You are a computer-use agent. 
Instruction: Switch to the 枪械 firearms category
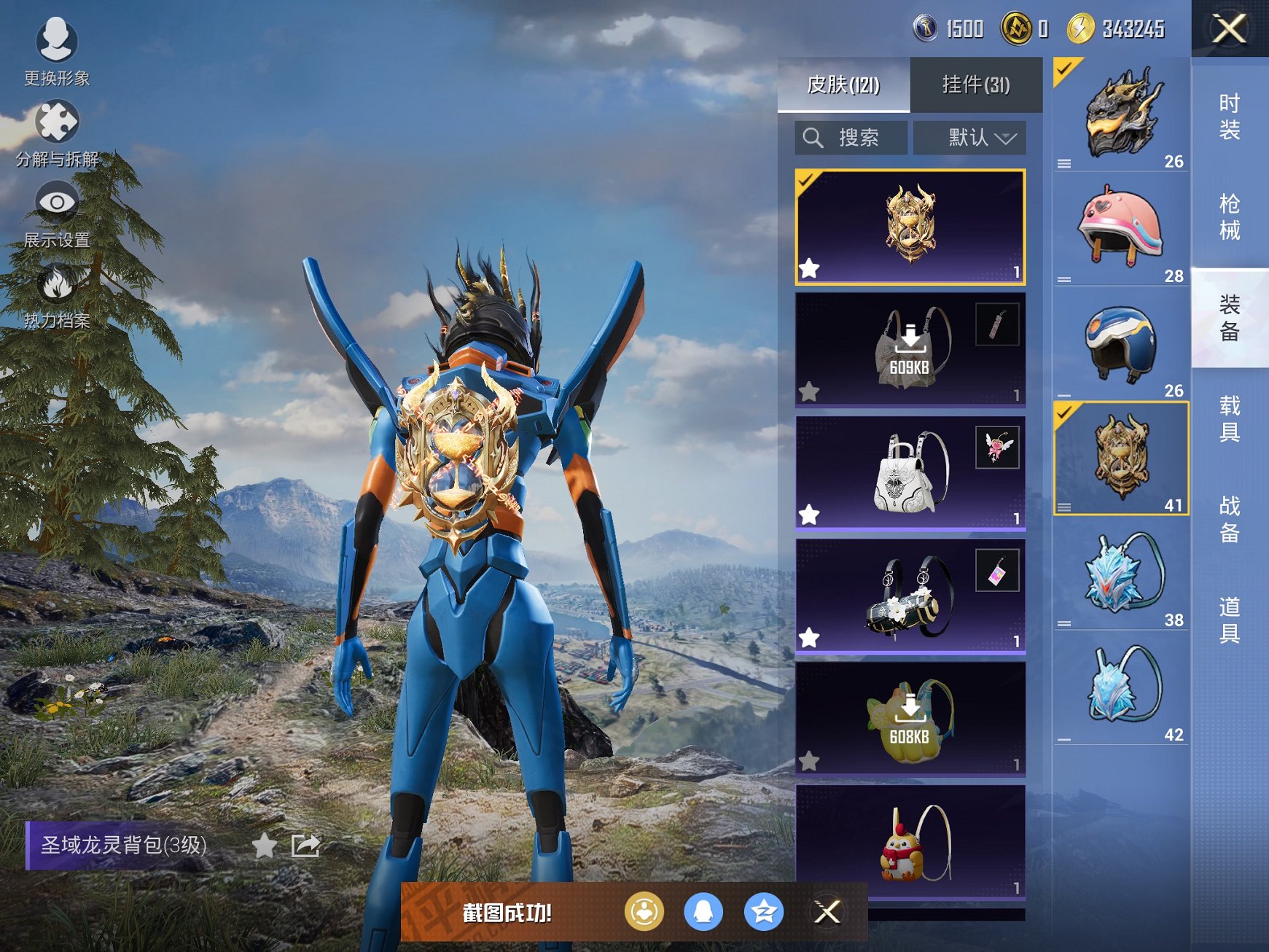click(x=1230, y=217)
